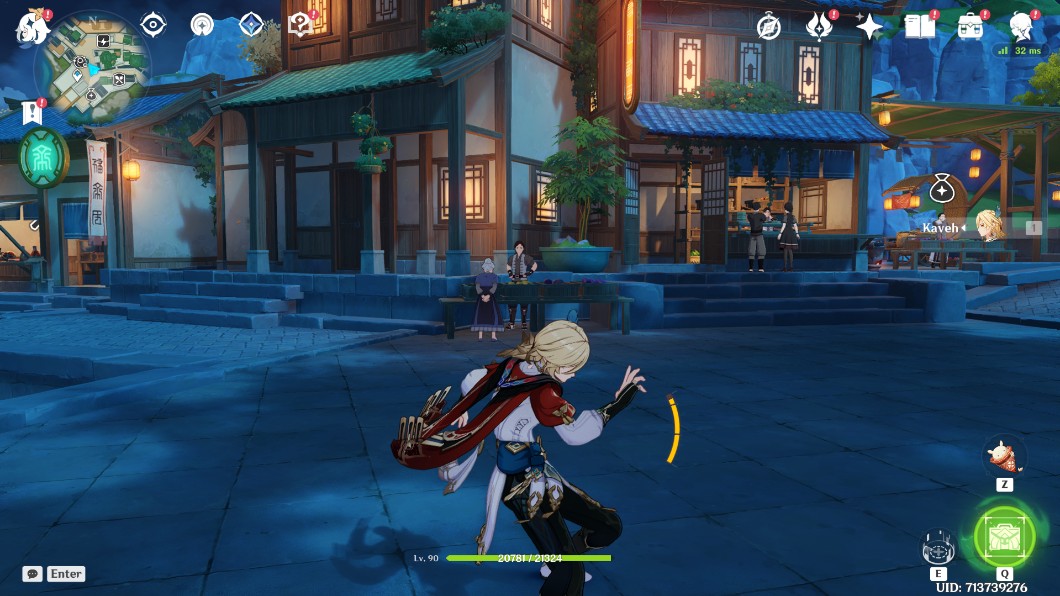Click the pouch icon above Kaveh's name

[x=941, y=188]
